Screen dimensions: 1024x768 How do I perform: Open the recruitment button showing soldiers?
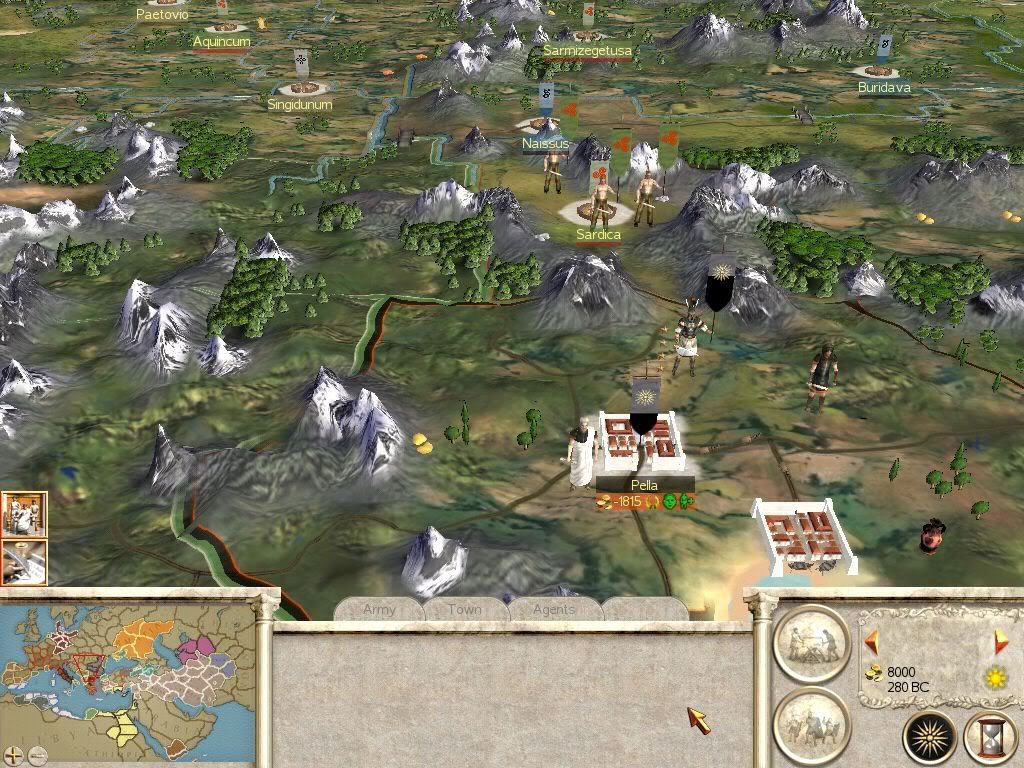pyautogui.click(x=811, y=724)
